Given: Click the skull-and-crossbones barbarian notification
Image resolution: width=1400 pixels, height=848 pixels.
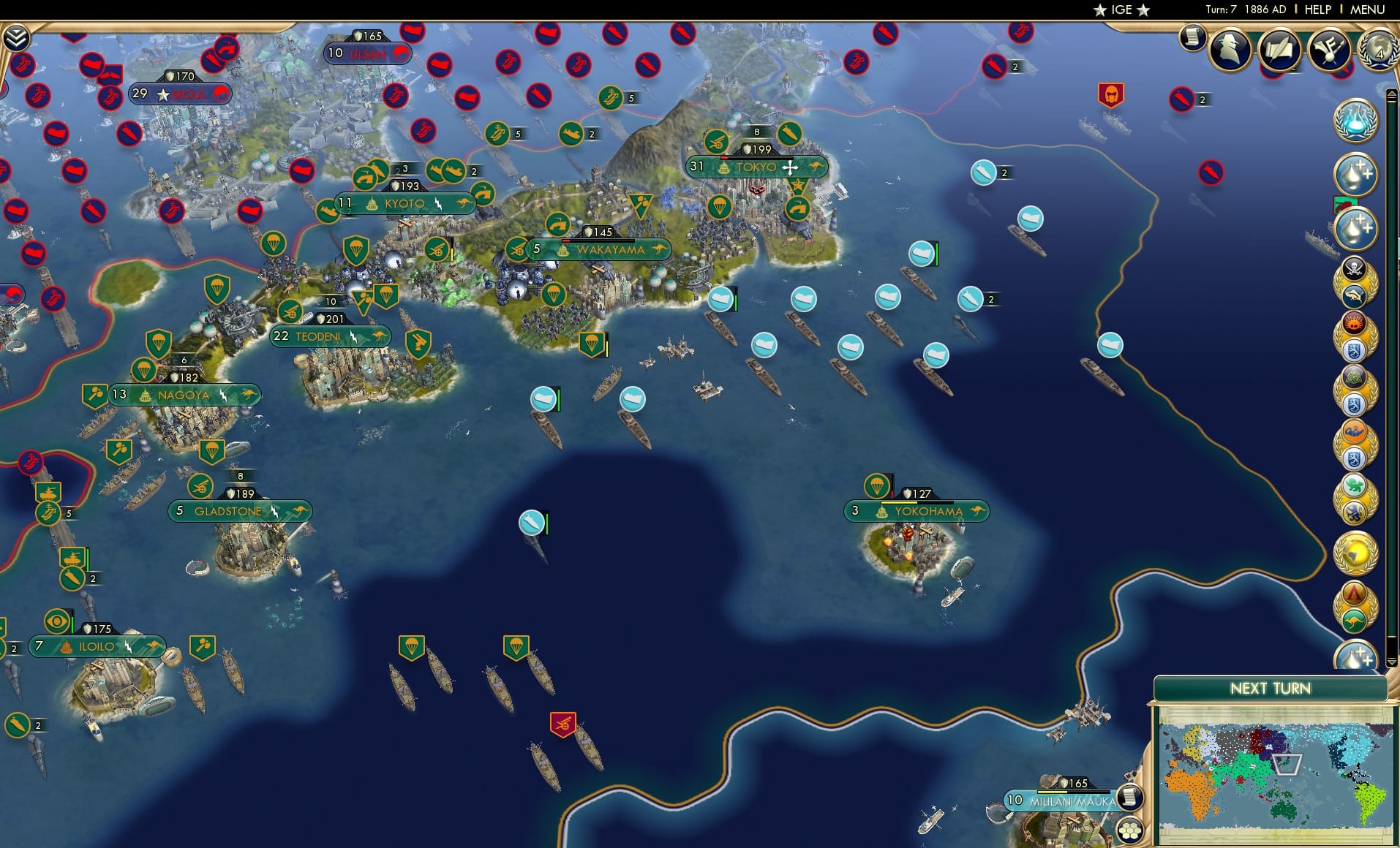Looking at the screenshot, I should pyautogui.click(x=1355, y=268).
